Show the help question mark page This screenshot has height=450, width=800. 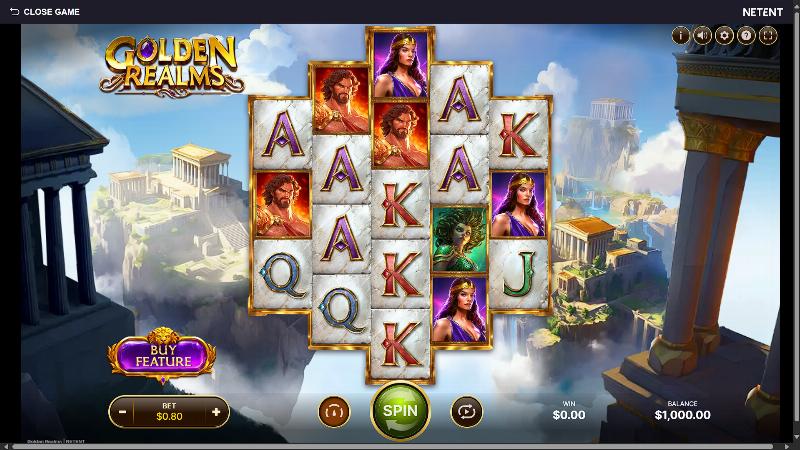coord(746,36)
